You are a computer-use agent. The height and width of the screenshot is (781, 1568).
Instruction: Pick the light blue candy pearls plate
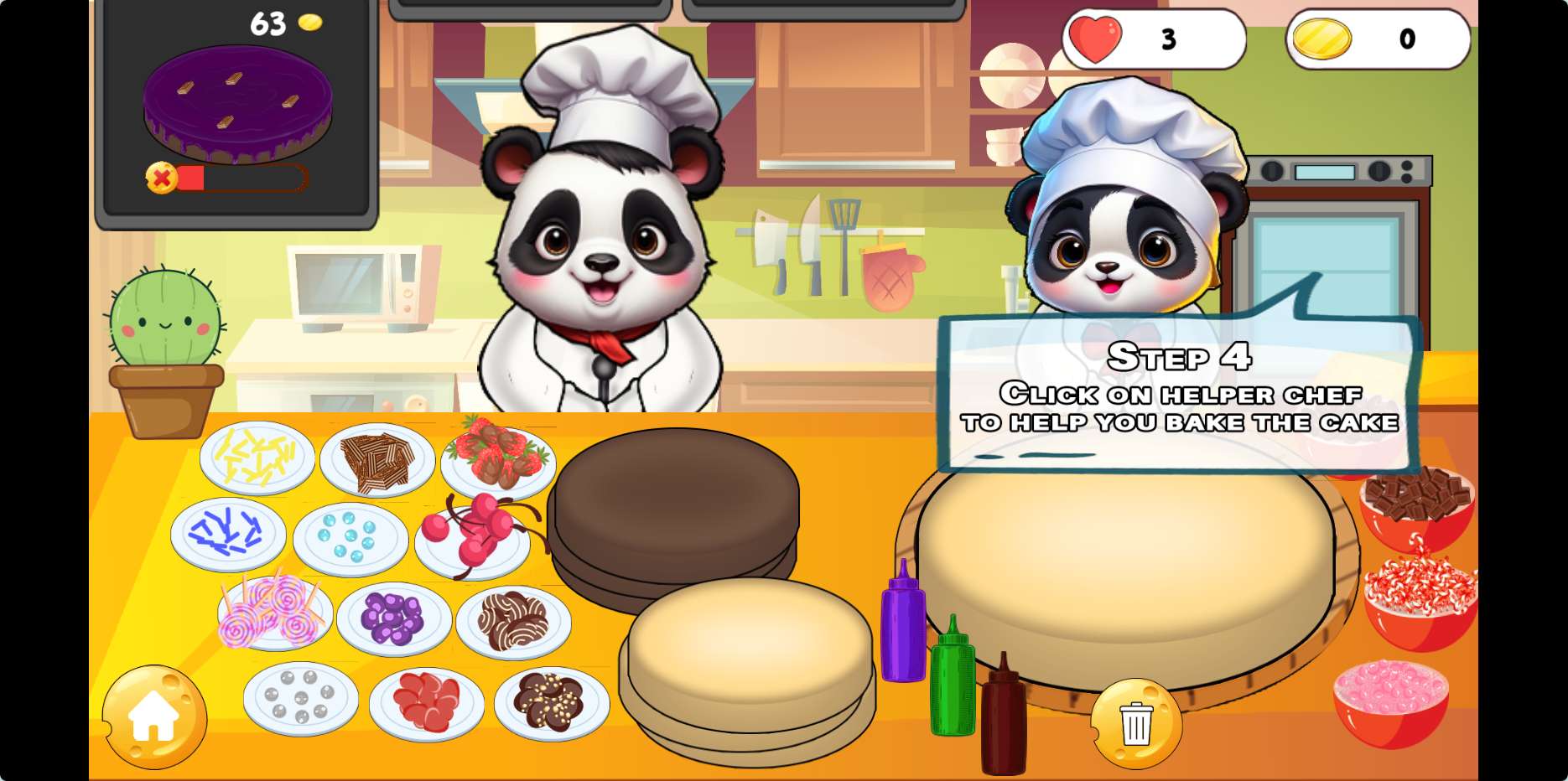350,538
